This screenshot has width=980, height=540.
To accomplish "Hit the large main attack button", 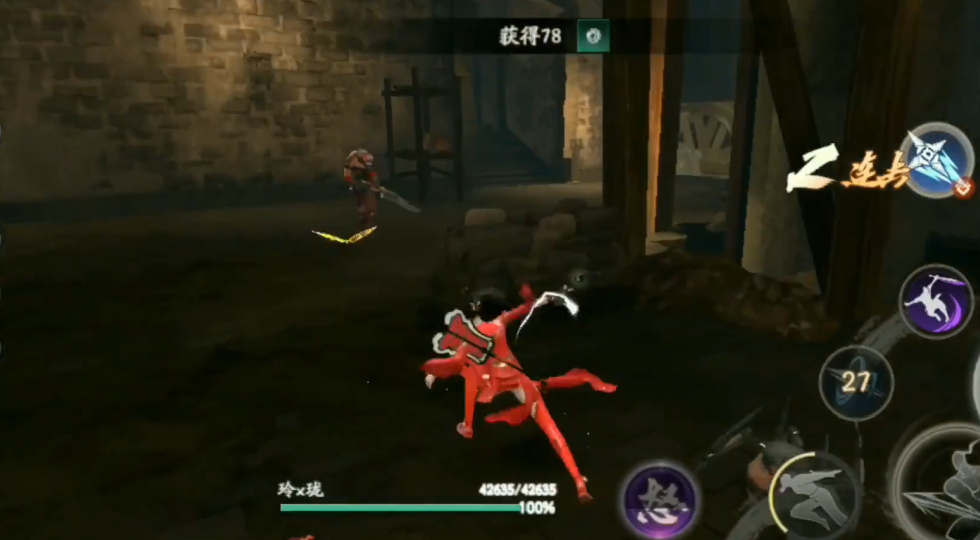I will point(945,485).
